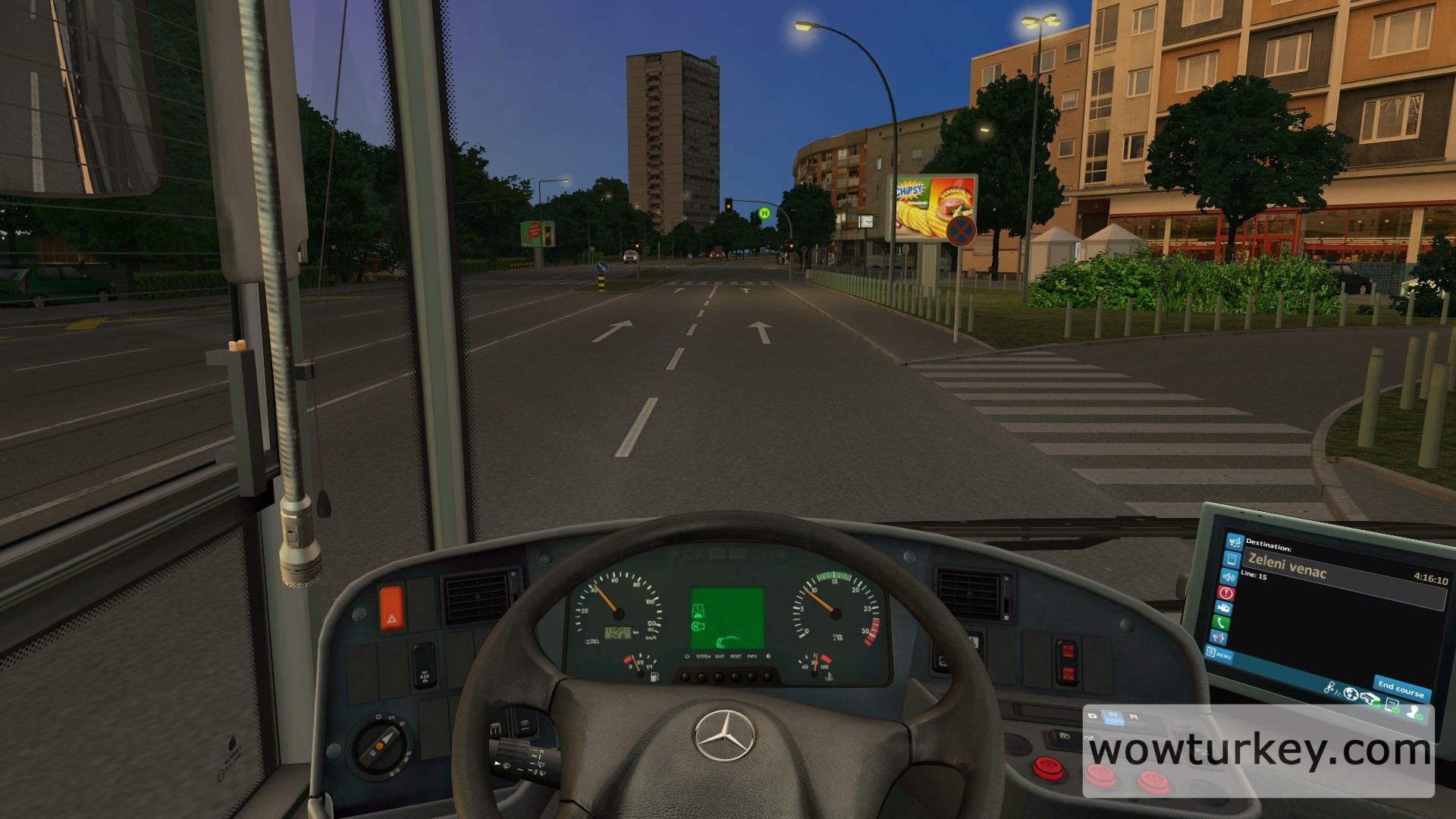Screen dimensions: 1456x819
Task: Click the satellite GPS status icon
Action: [x=1331, y=687]
